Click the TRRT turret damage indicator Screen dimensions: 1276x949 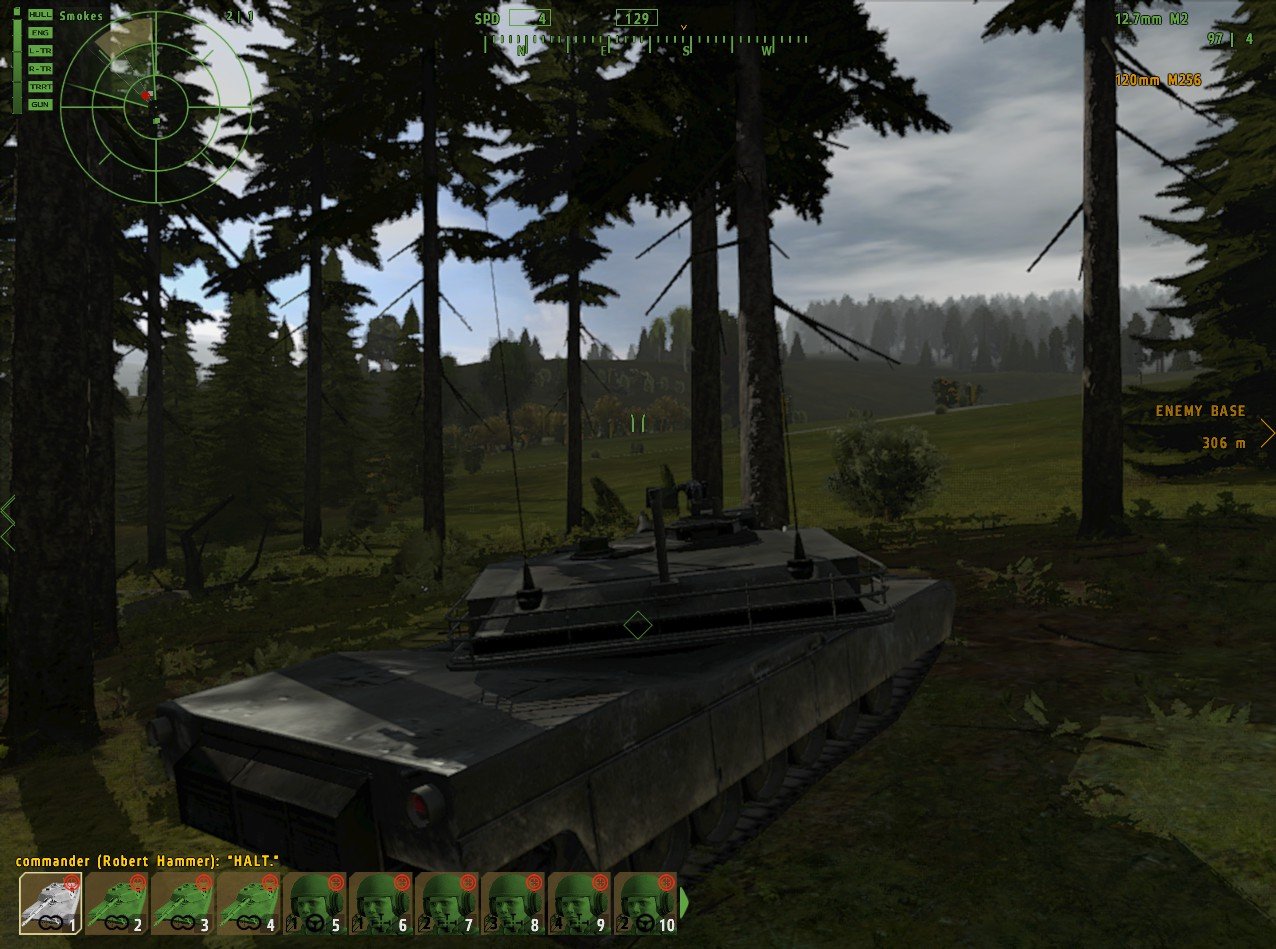pyautogui.click(x=40, y=87)
